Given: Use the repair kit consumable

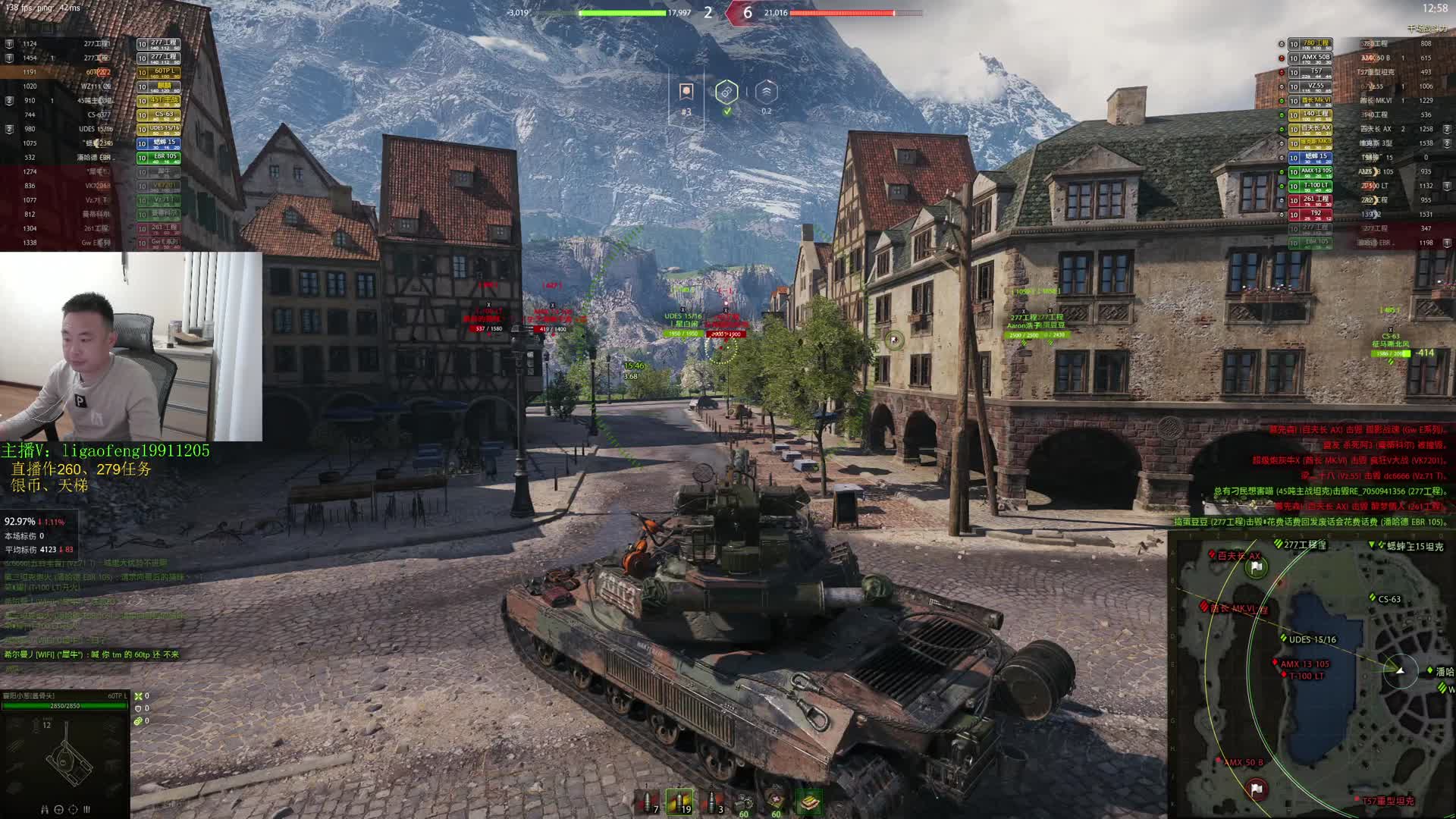Looking at the screenshot, I should click(744, 802).
